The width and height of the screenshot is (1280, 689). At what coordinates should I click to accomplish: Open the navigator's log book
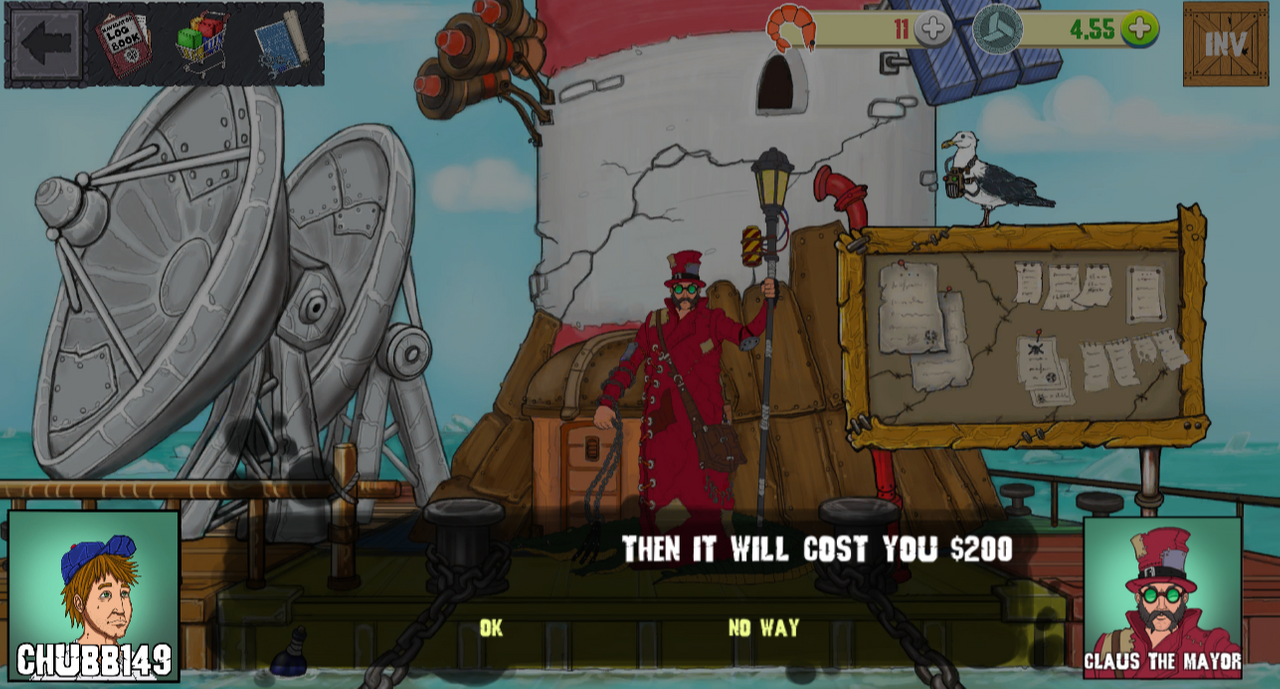click(123, 44)
